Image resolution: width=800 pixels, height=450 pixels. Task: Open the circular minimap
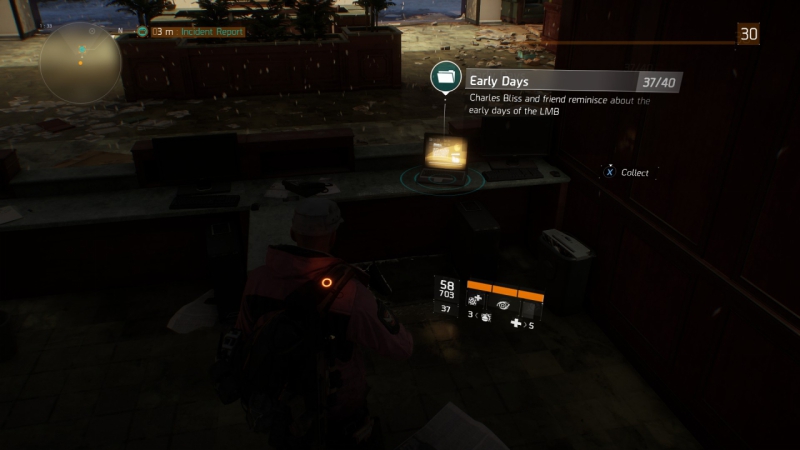[81, 63]
